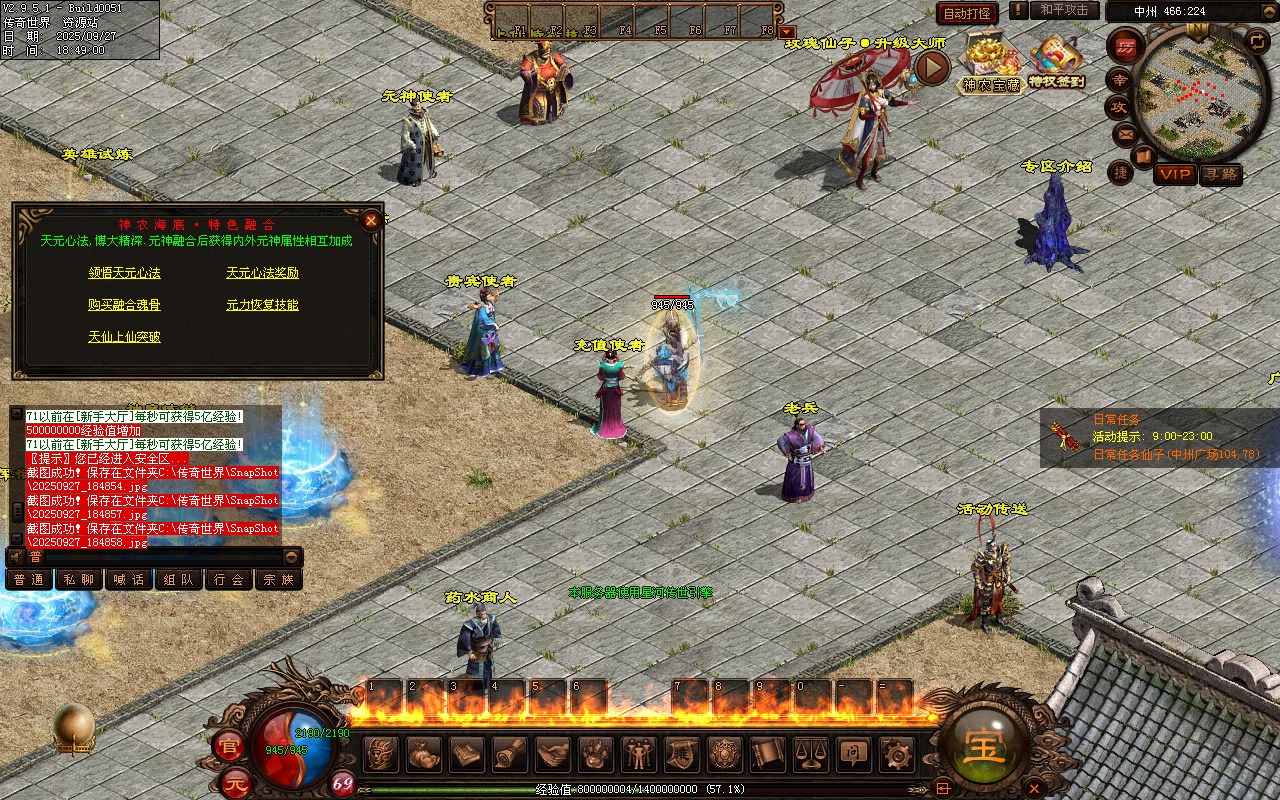Select the 天仙上仙突破 option
Viewport: 1280px width, 800px height.
[x=124, y=336]
